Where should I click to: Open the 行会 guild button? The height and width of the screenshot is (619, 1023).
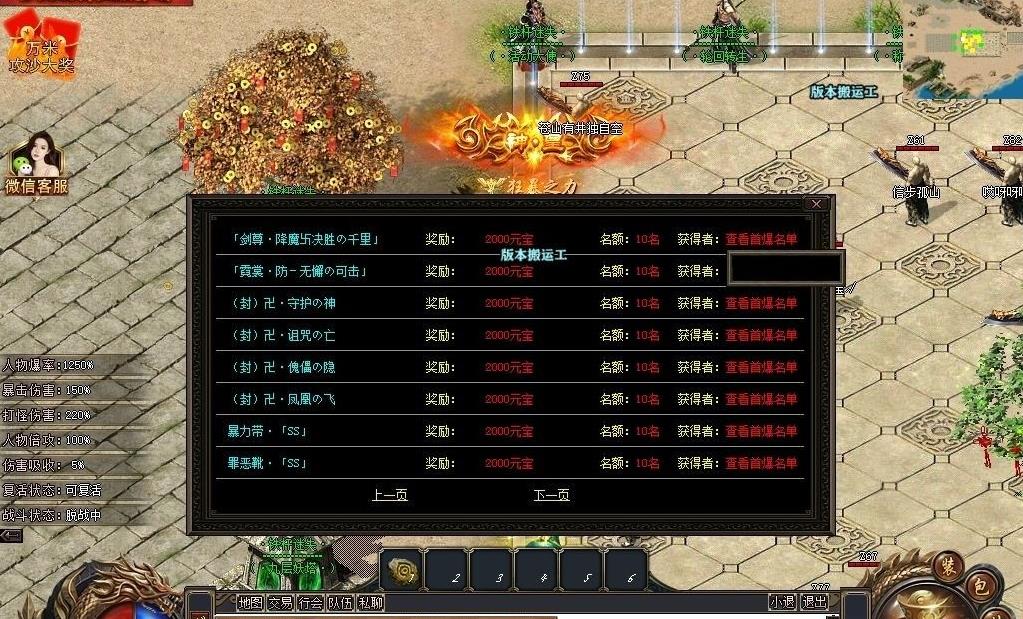(311, 603)
